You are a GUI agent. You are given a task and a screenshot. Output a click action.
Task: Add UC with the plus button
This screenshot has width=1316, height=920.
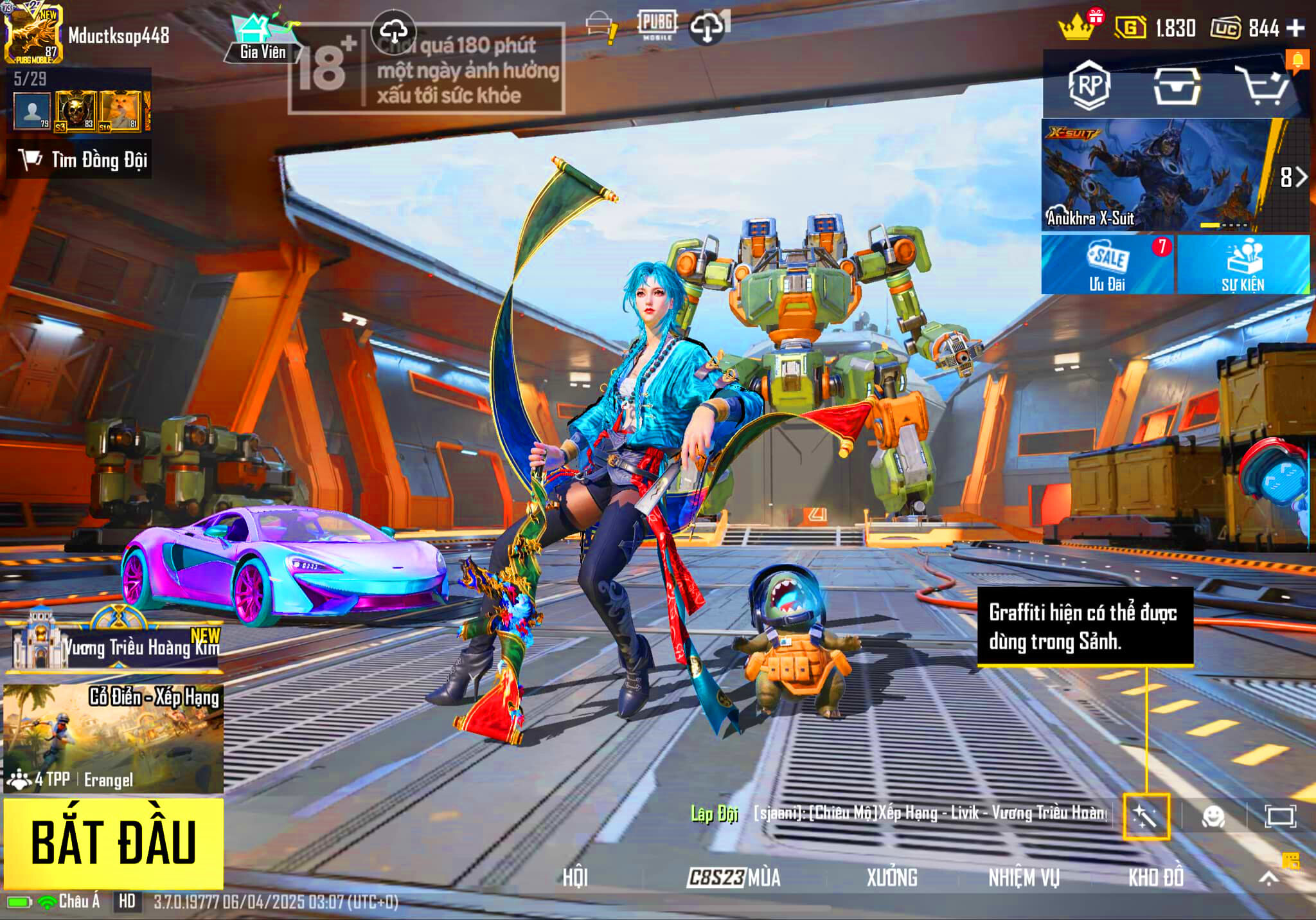pyautogui.click(x=1297, y=28)
